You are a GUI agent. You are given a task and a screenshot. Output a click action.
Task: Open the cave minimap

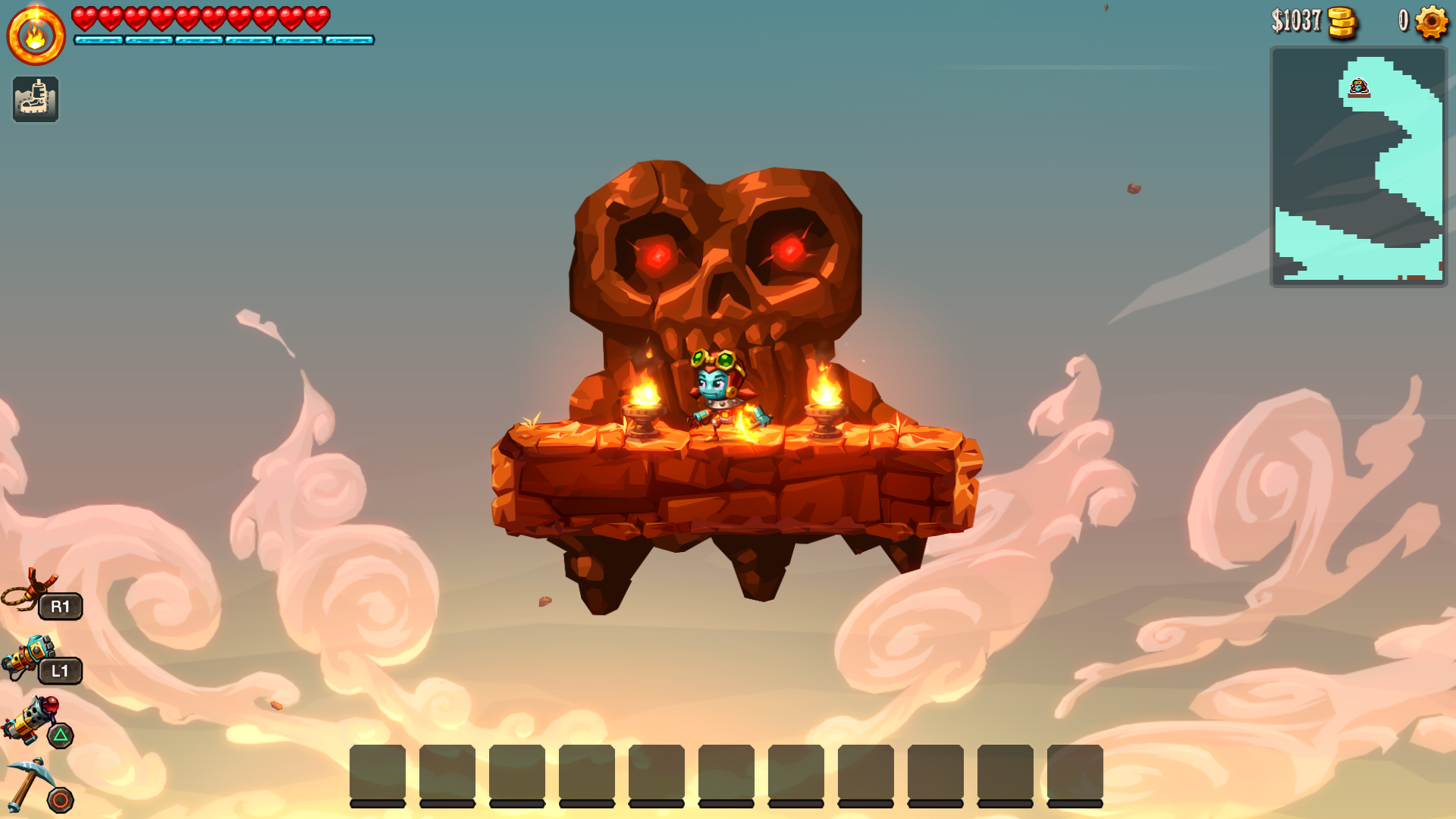(x=1358, y=167)
